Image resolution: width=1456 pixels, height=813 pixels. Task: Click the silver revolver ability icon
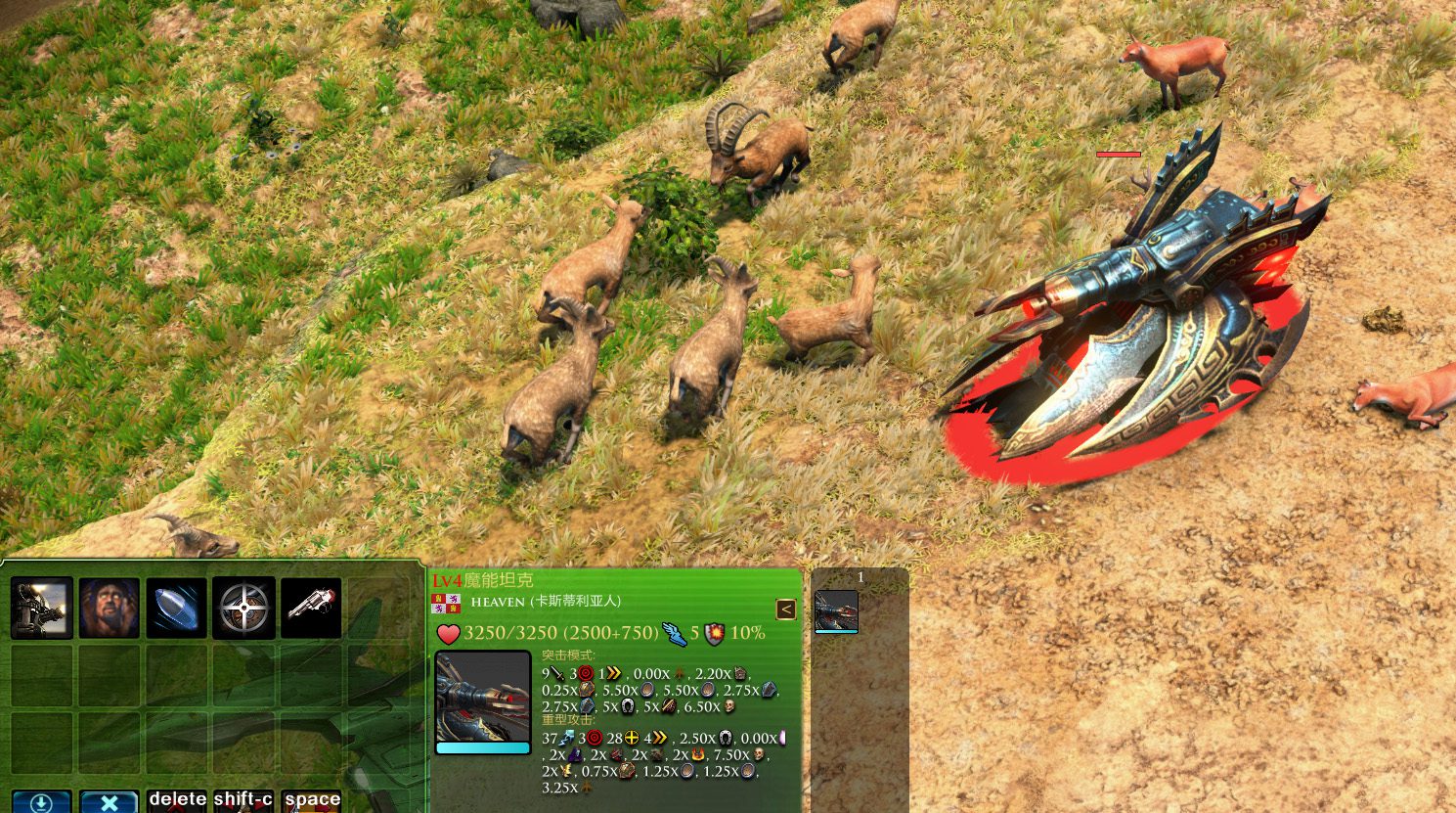[x=311, y=608]
